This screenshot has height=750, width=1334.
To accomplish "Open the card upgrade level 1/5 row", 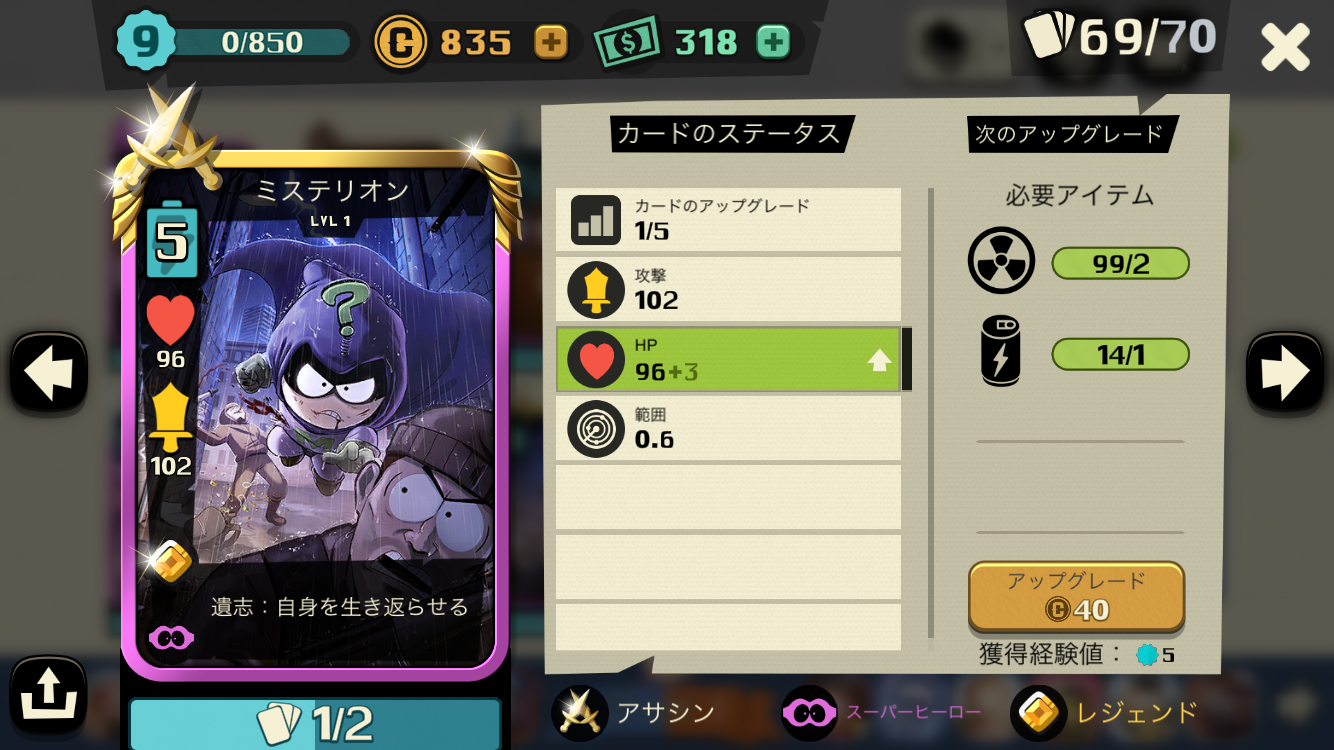I will (x=728, y=220).
